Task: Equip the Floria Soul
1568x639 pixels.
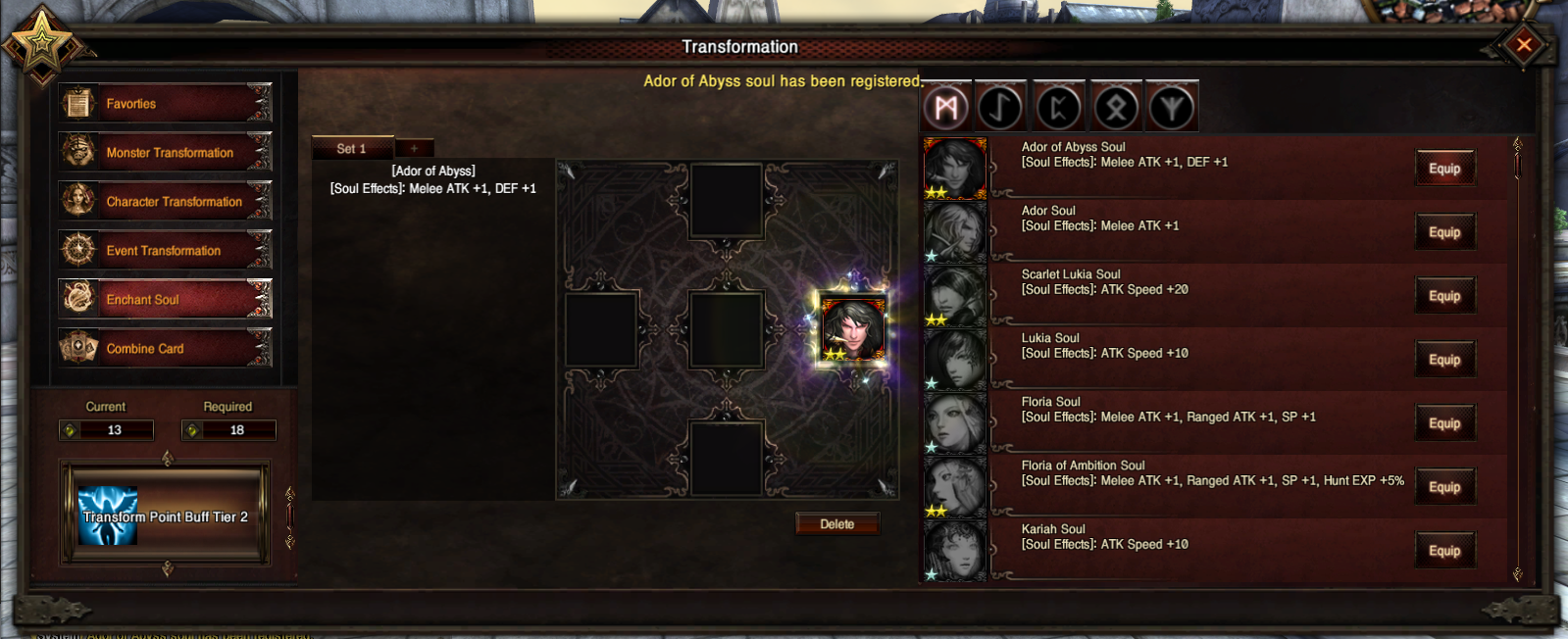Action: [x=1443, y=423]
